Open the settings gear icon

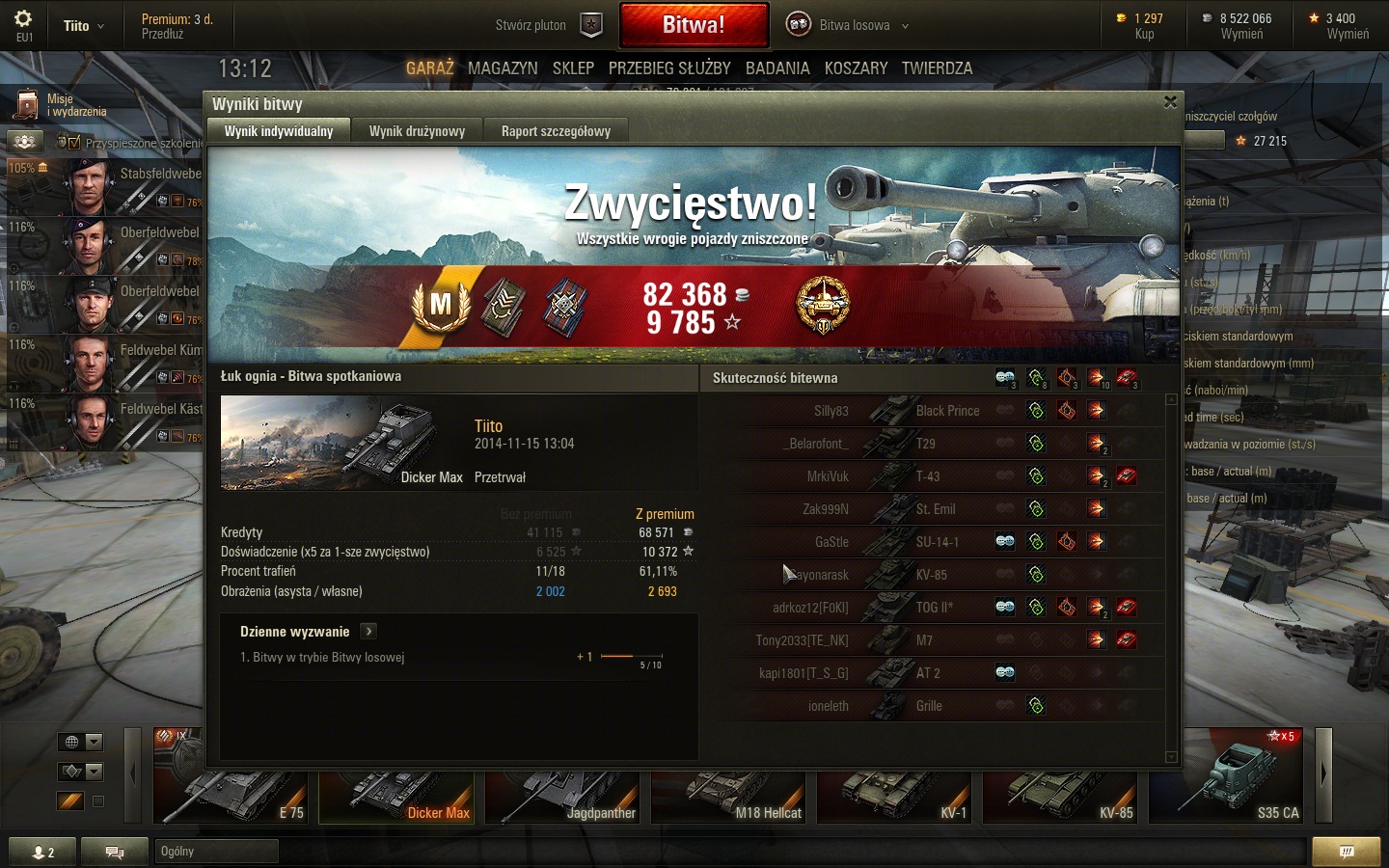pyautogui.click(x=23, y=19)
